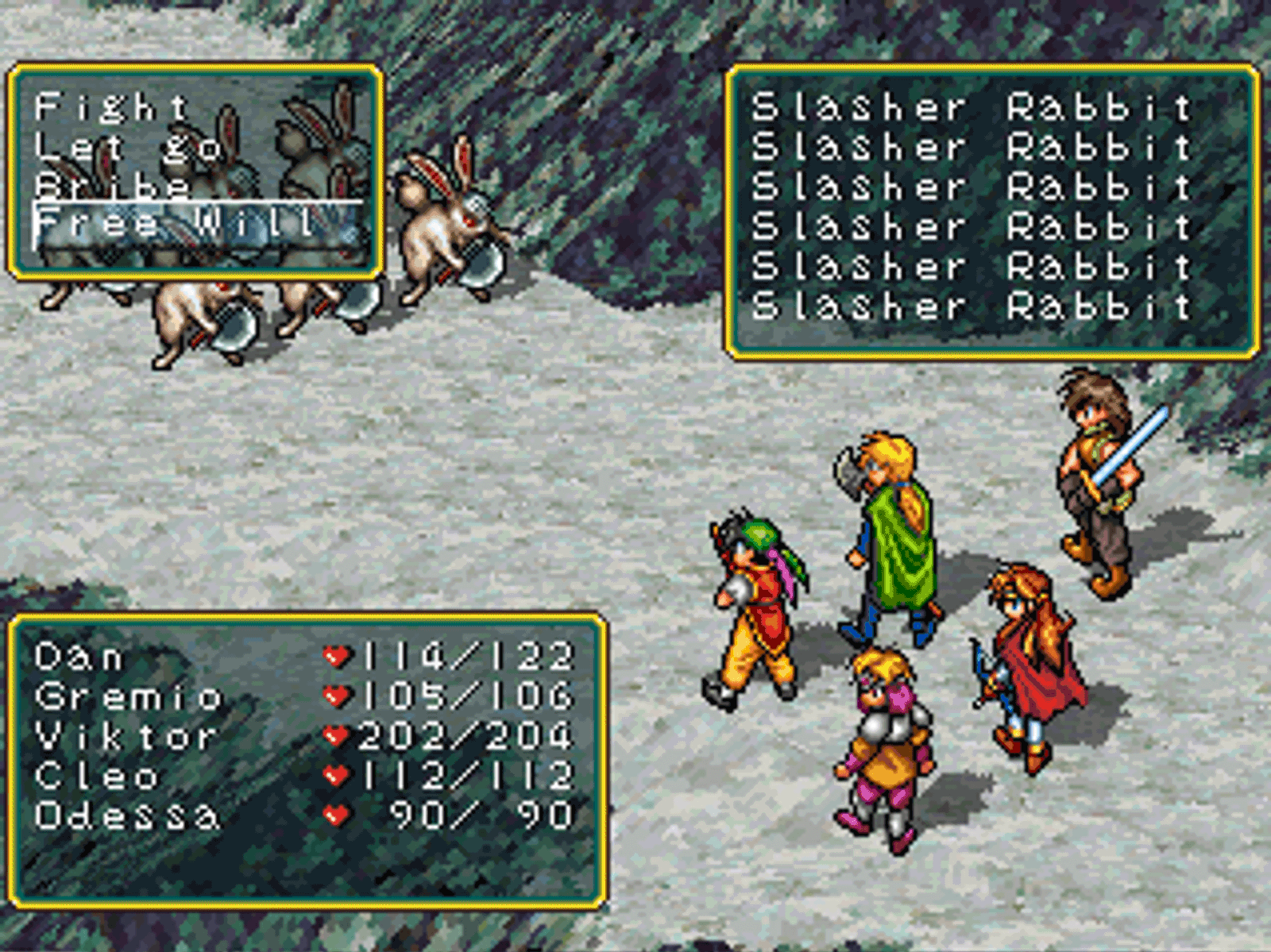Viewport: 1271px width, 952px height.
Task: Choose Cleo from the party list
Action: click(97, 777)
